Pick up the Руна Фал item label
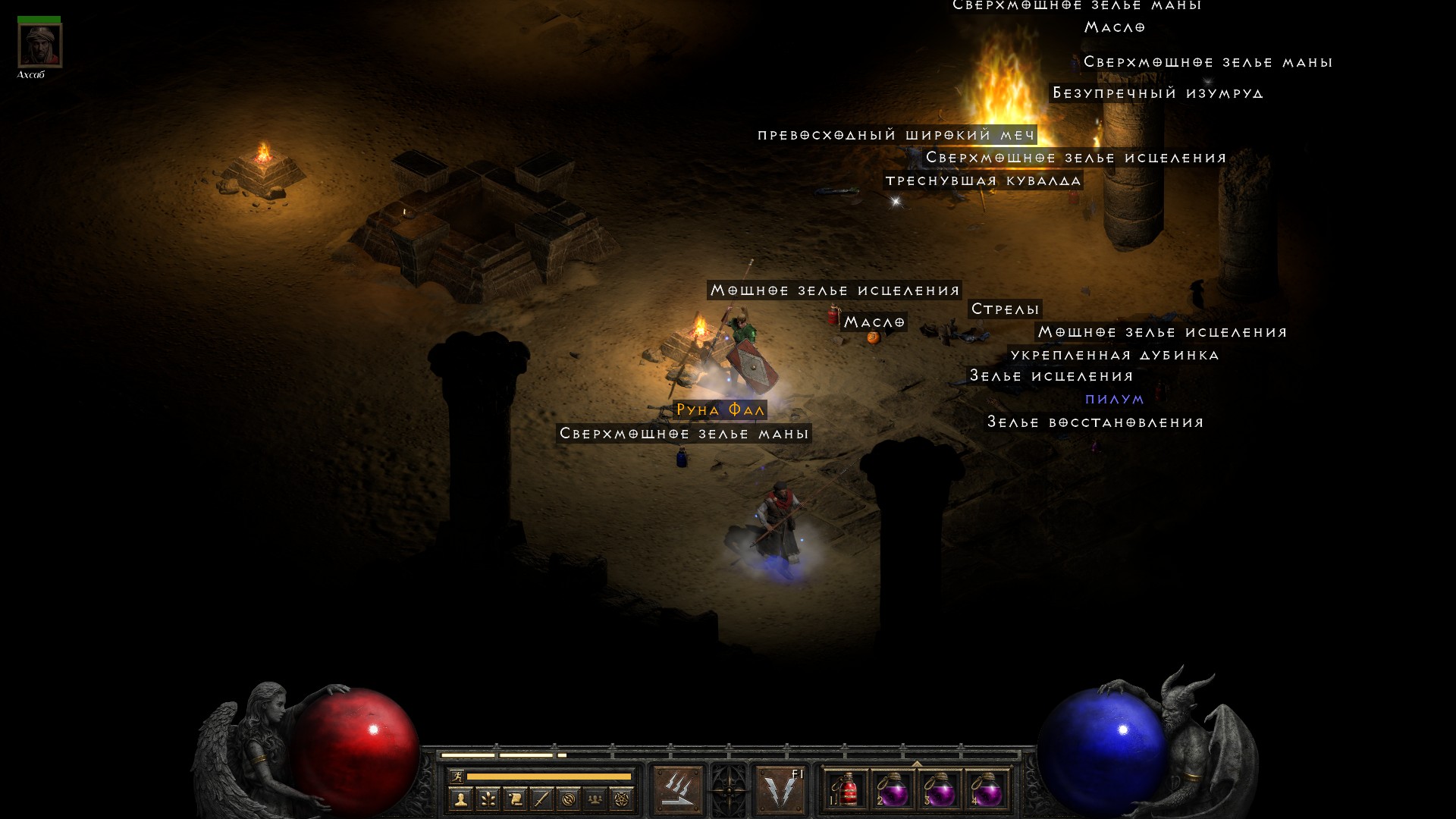This screenshot has width=1456, height=819. point(720,410)
